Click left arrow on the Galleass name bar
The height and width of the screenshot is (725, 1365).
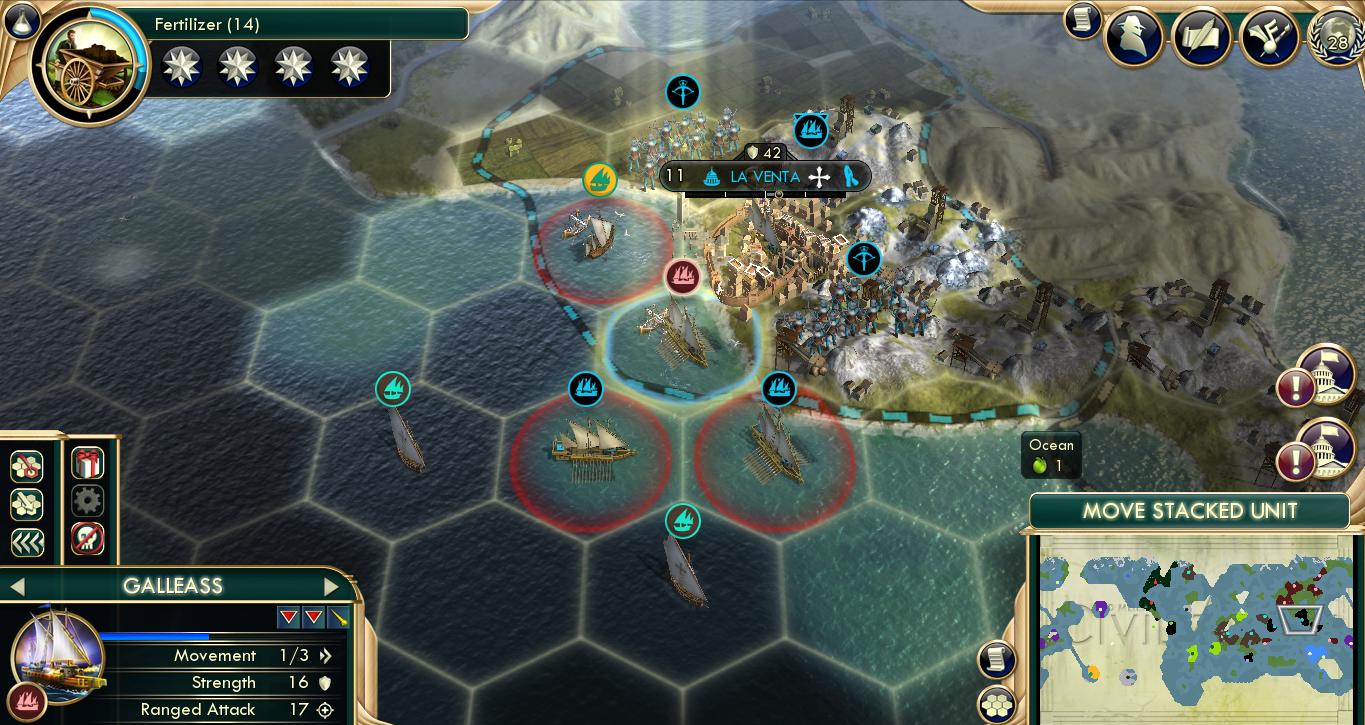(x=16, y=586)
